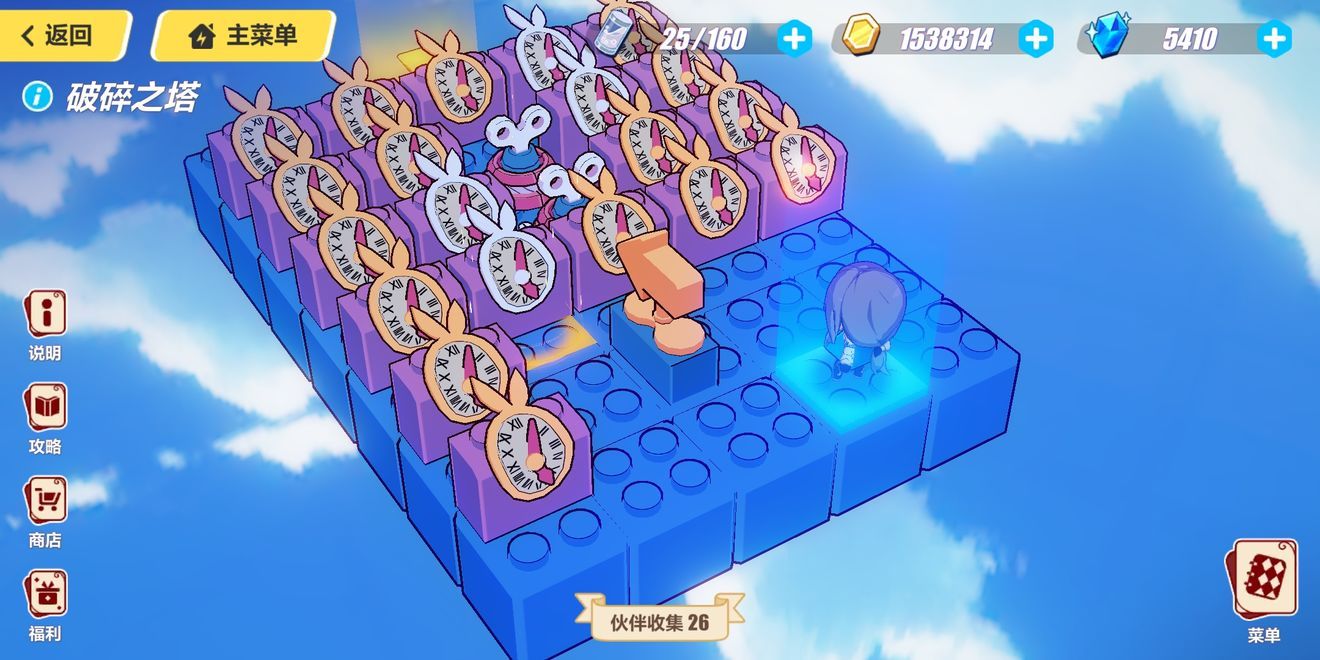View the 伙伴收集 companion collection banner
Screen dimensions: 1320x660
point(660,622)
